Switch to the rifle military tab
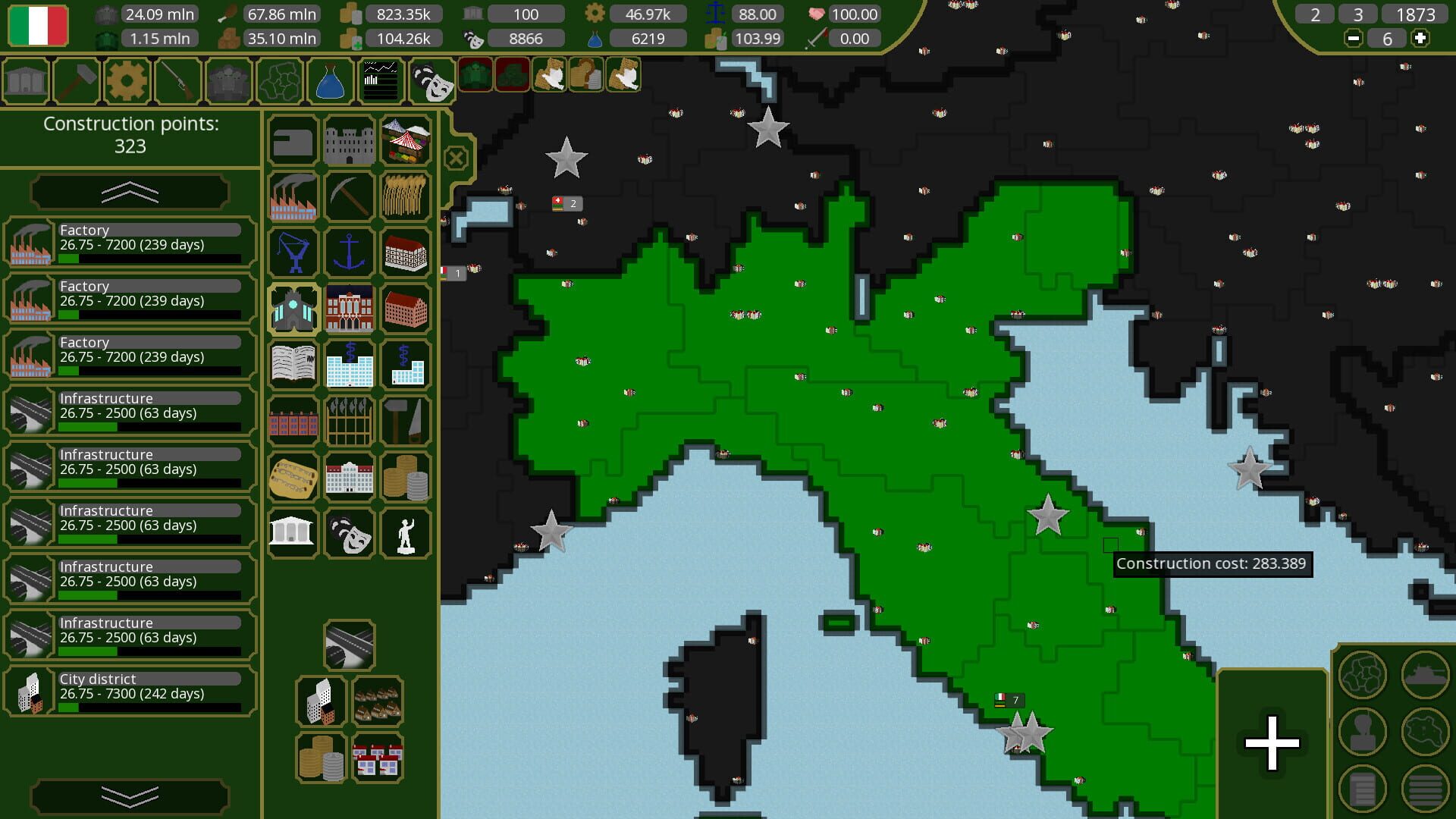The image size is (1456, 819). [177, 80]
